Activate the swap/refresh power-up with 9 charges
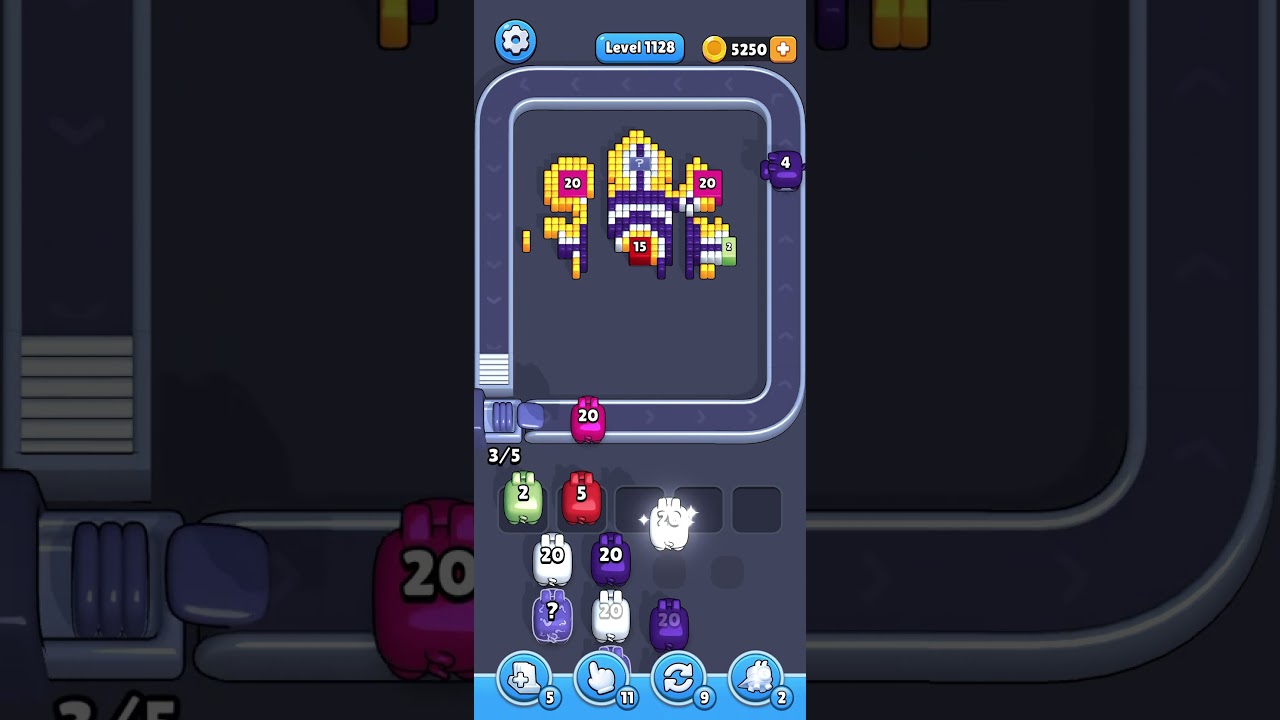 (x=679, y=678)
